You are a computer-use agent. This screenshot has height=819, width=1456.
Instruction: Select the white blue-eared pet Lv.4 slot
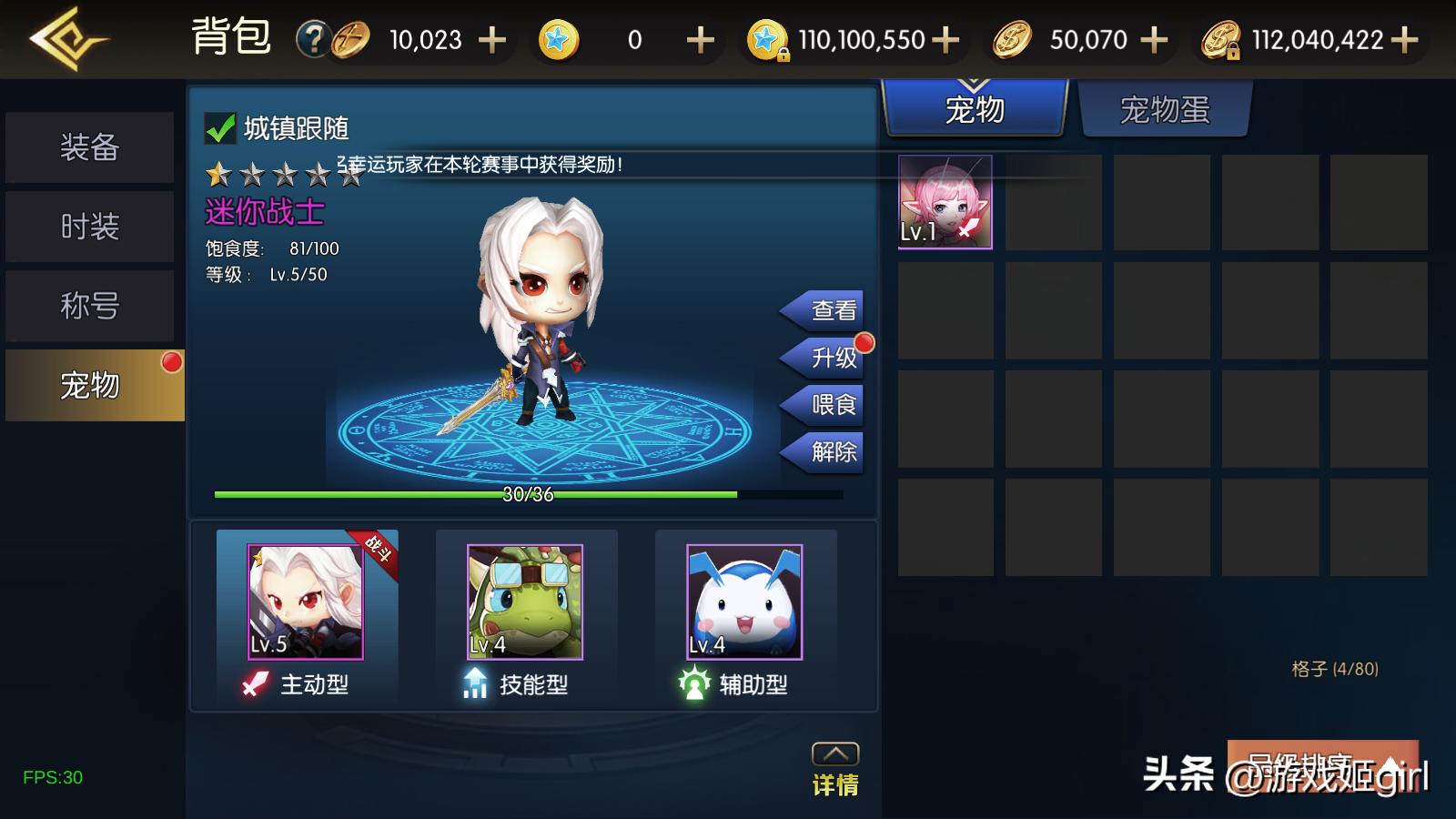[x=744, y=602]
